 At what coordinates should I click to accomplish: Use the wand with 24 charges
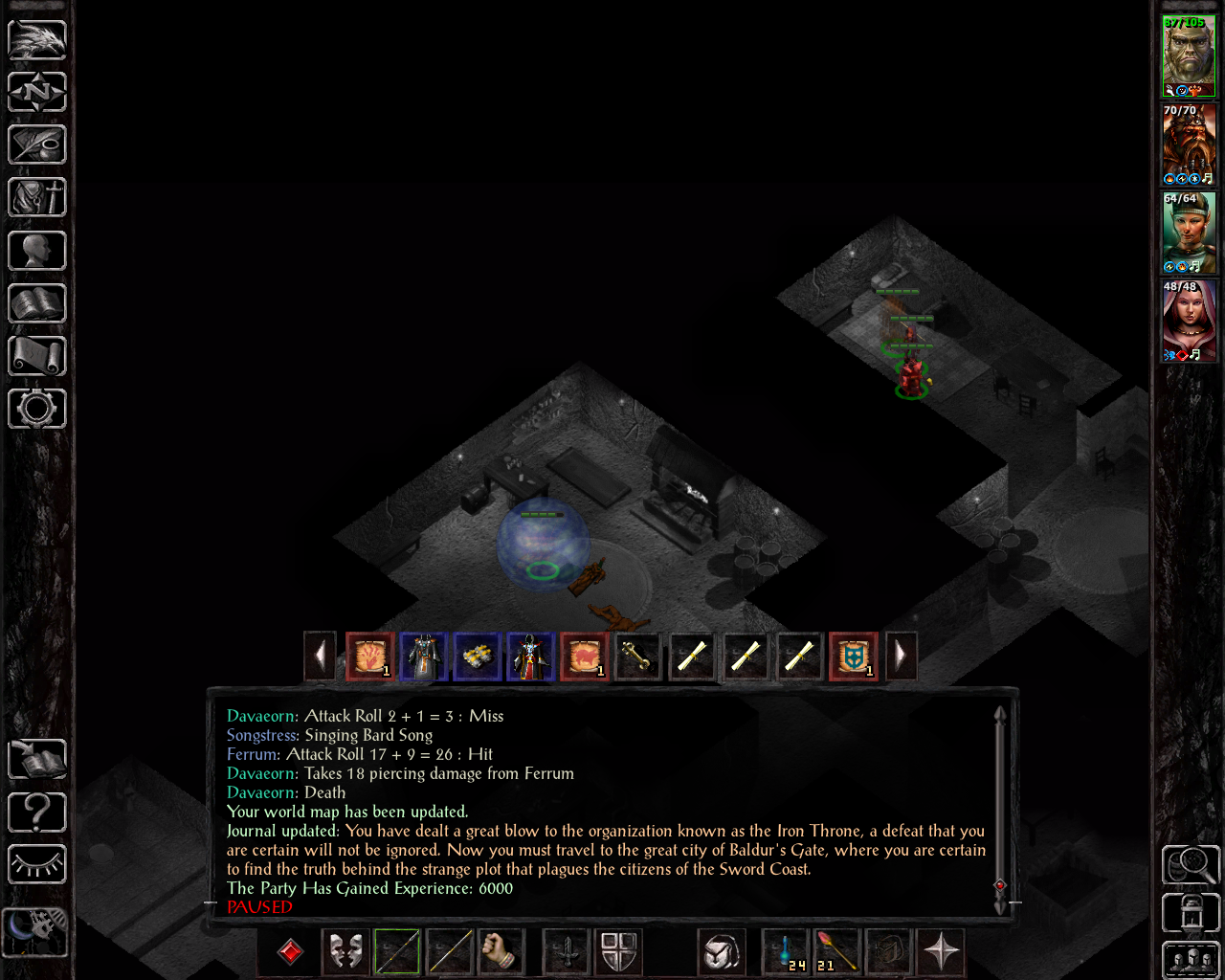coord(784,951)
